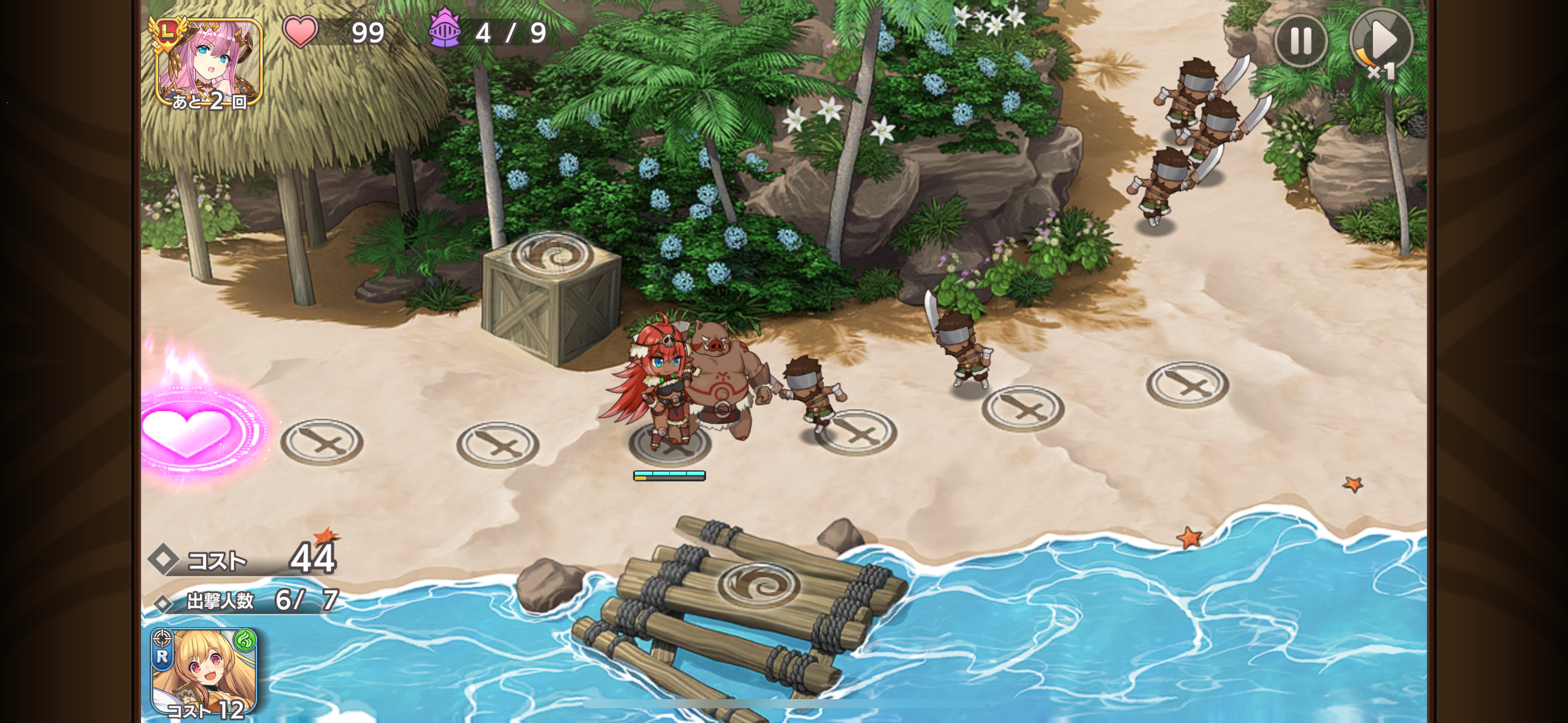The height and width of the screenshot is (723, 1568).
Task: Choose the spiral deployment slot on the wooden crate
Action: pos(552,254)
